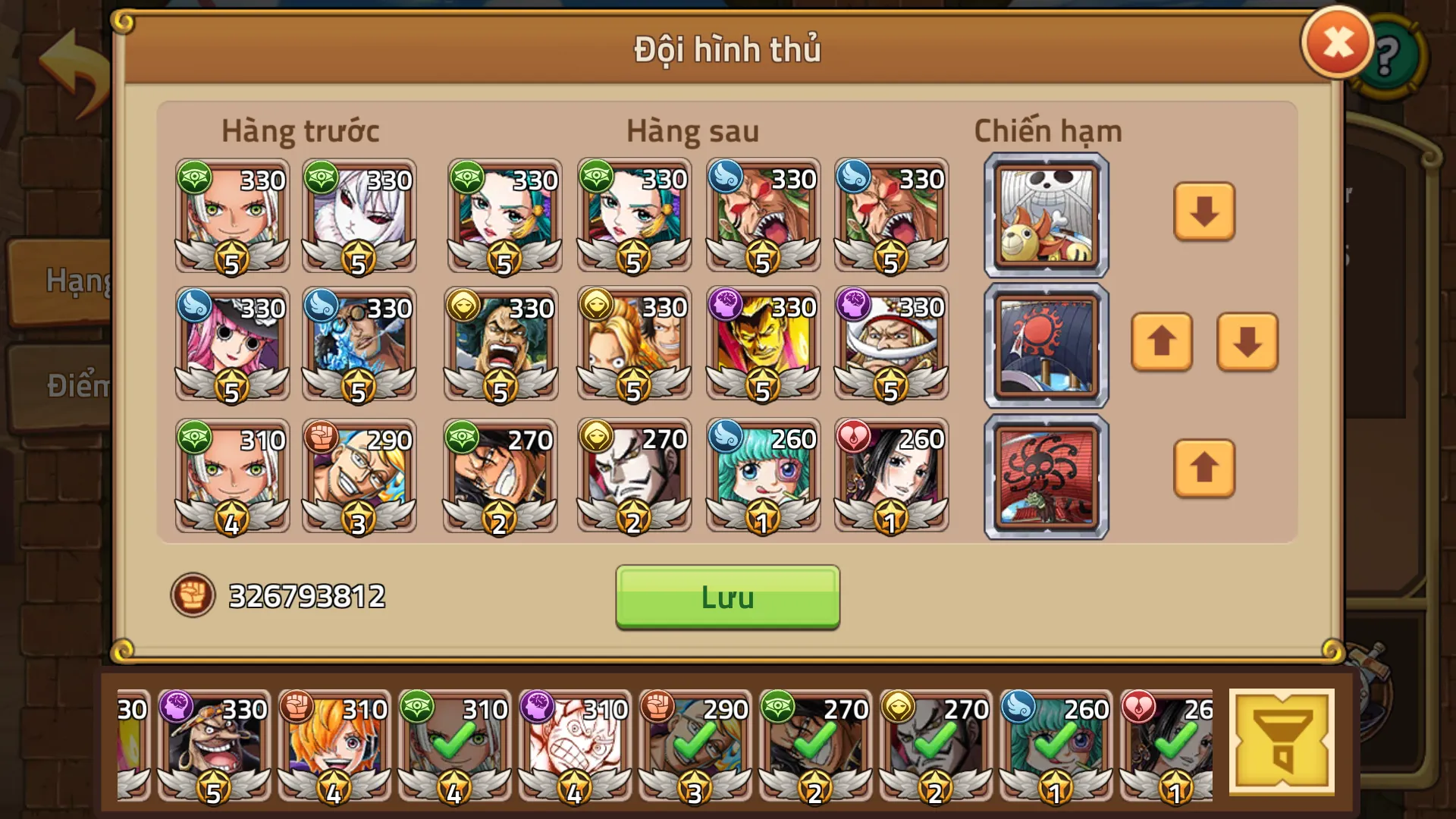Select the Thousand Sunny ship thumbnail
1456x819 pixels.
click(1045, 215)
